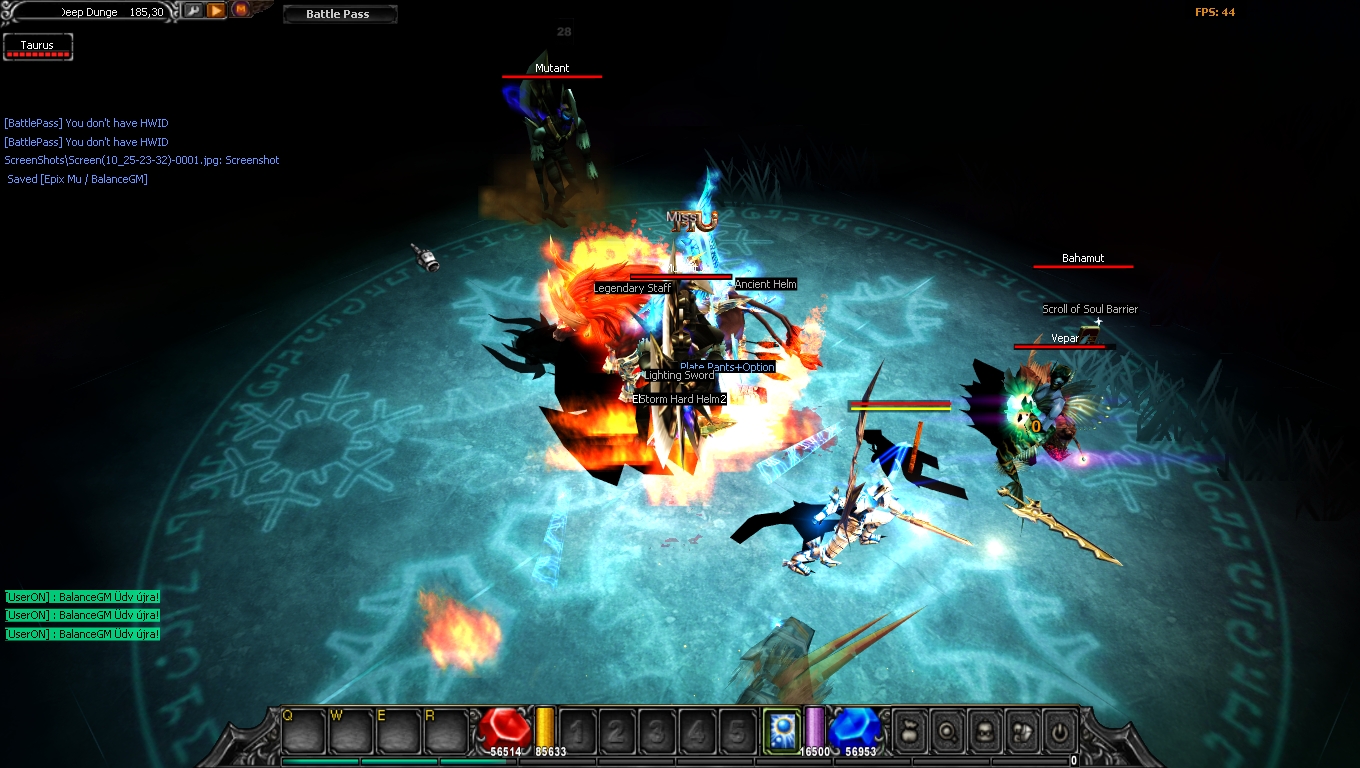This screenshot has height=768, width=1360.
Task: Use the item in hotkey slot Q
Action: (x=303, y=732)
